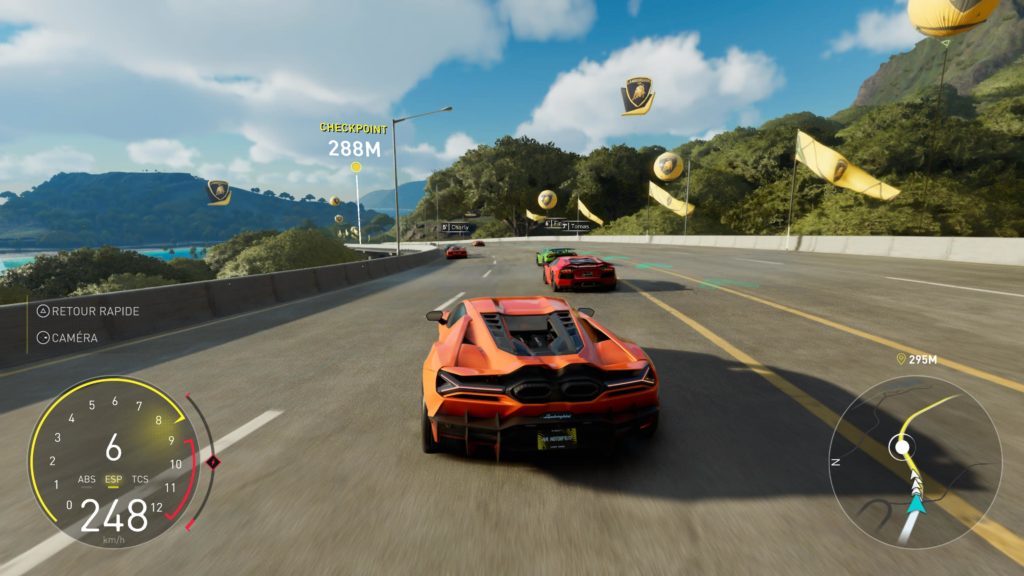Screen dimensions: 1024x576
Task: Click the location pin above the minimap
Action: (900, 359)
